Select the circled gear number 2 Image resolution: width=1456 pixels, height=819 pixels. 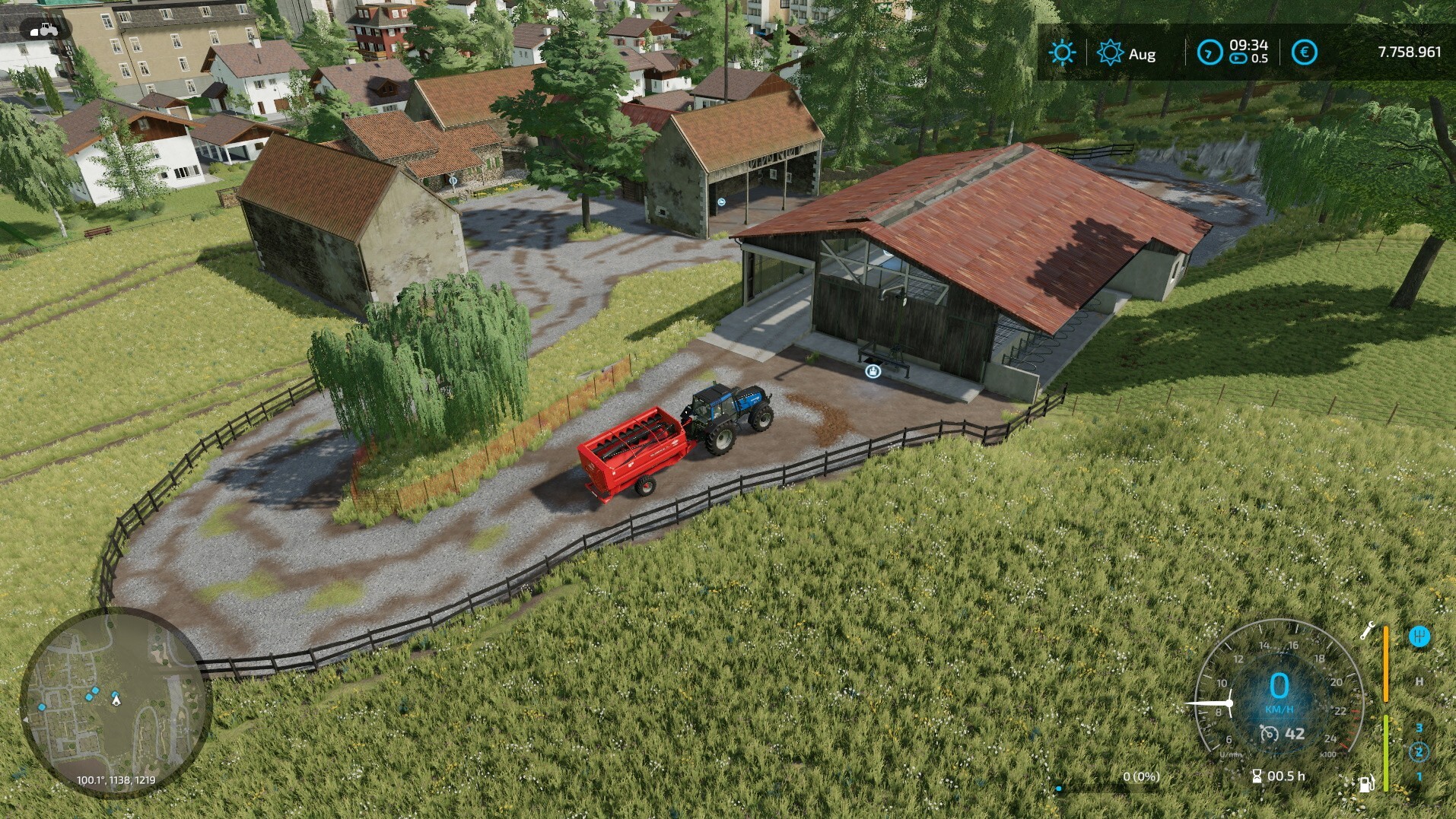point(1419,753)
